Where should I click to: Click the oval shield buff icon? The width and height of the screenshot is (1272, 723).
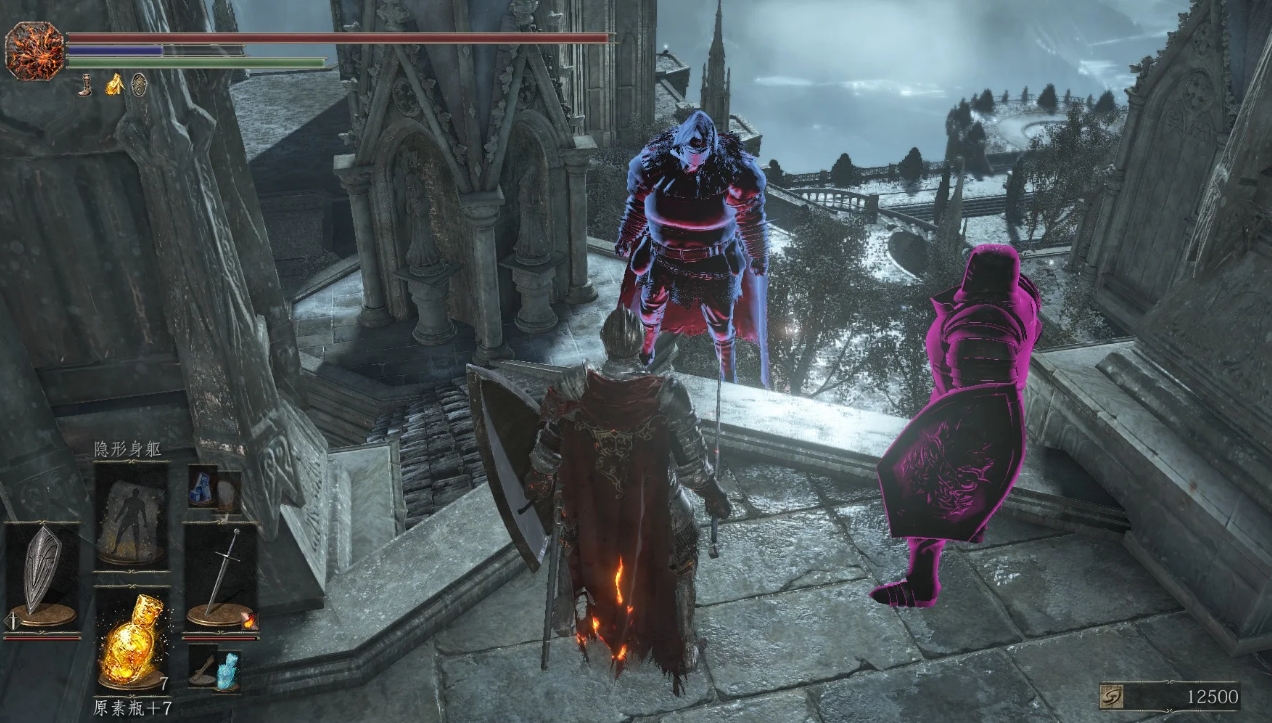[139, 85]
